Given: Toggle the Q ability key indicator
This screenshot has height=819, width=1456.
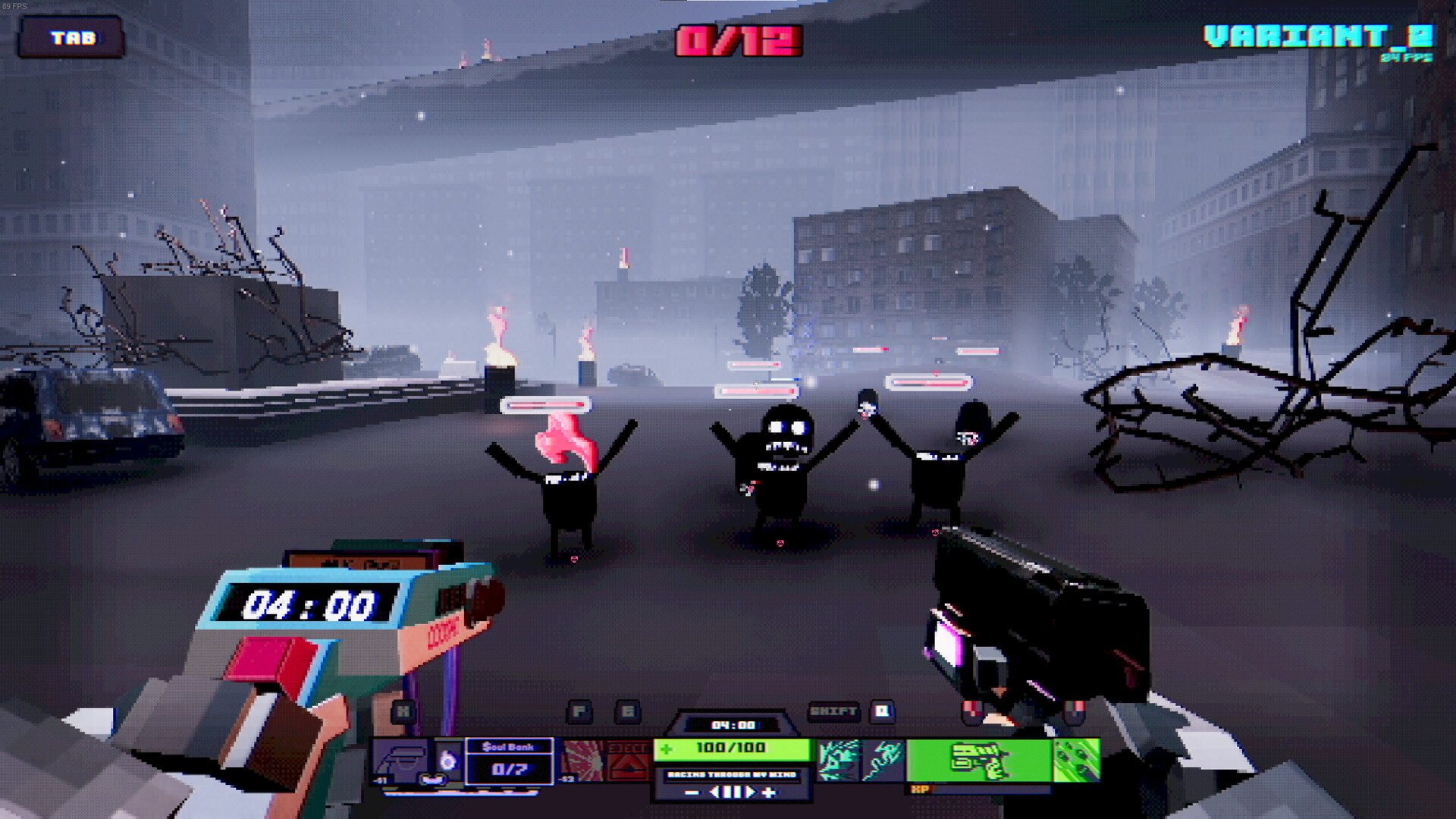Looking at the screenshot, I should click(880, 710).
